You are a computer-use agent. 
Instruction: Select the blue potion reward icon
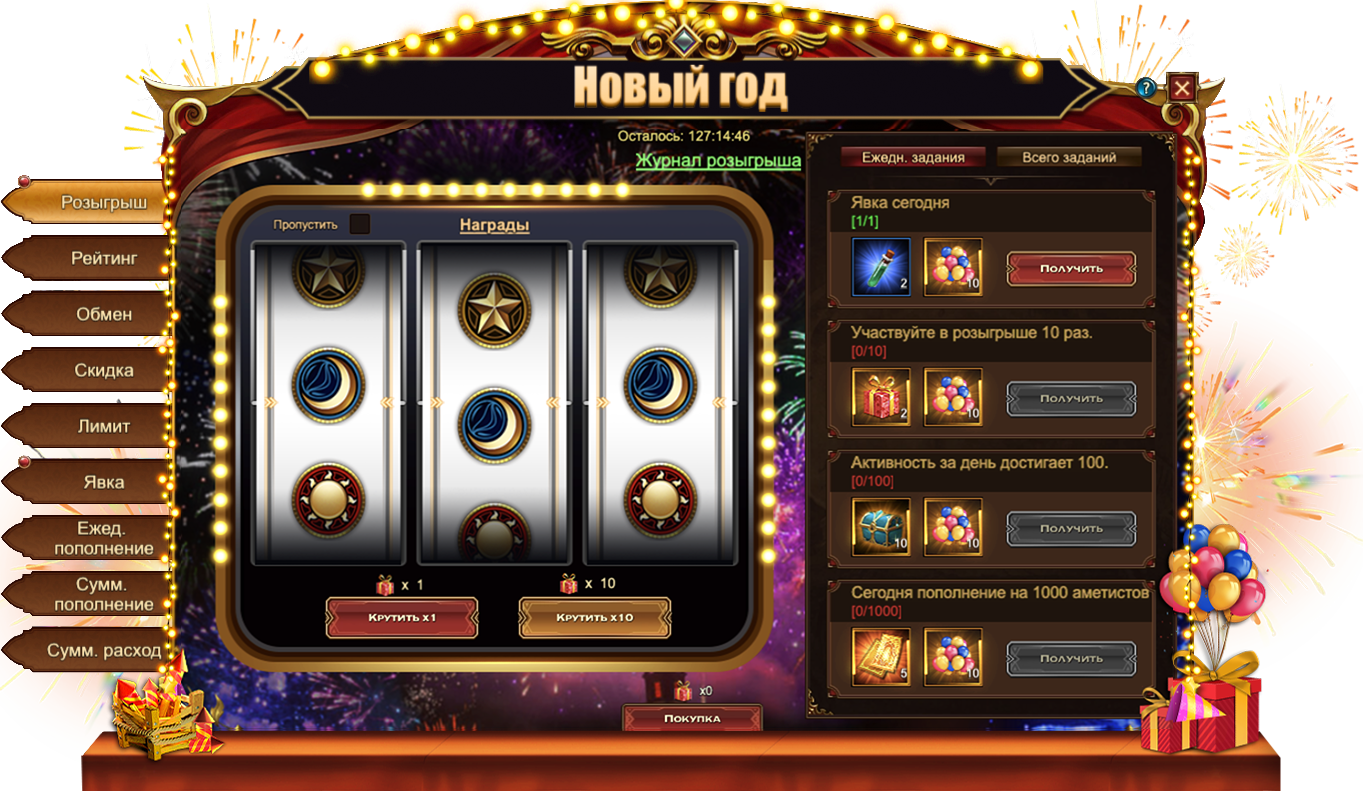[881, 267]
